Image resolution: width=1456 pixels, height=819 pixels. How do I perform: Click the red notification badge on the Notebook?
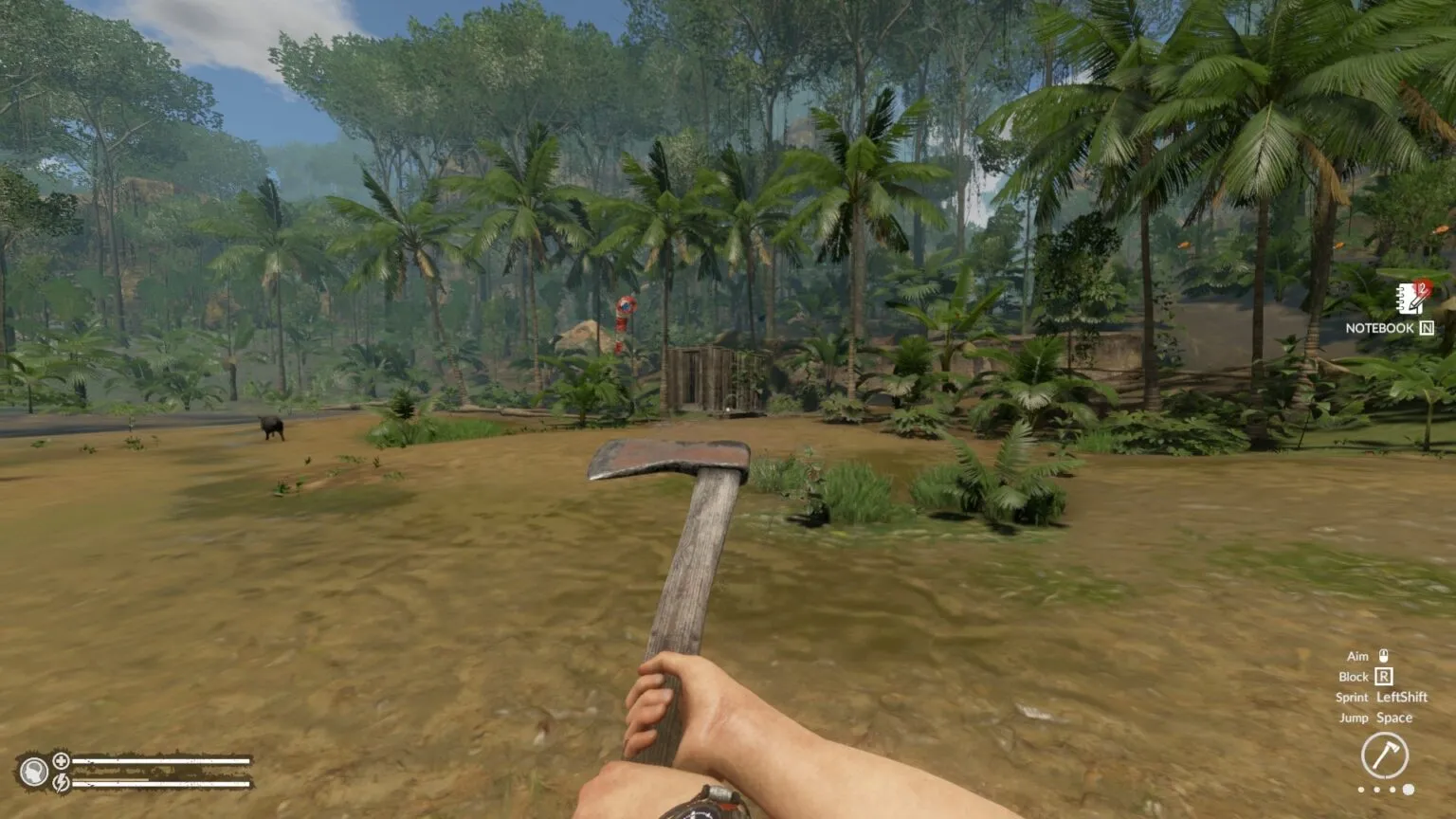coord(1425,286)
